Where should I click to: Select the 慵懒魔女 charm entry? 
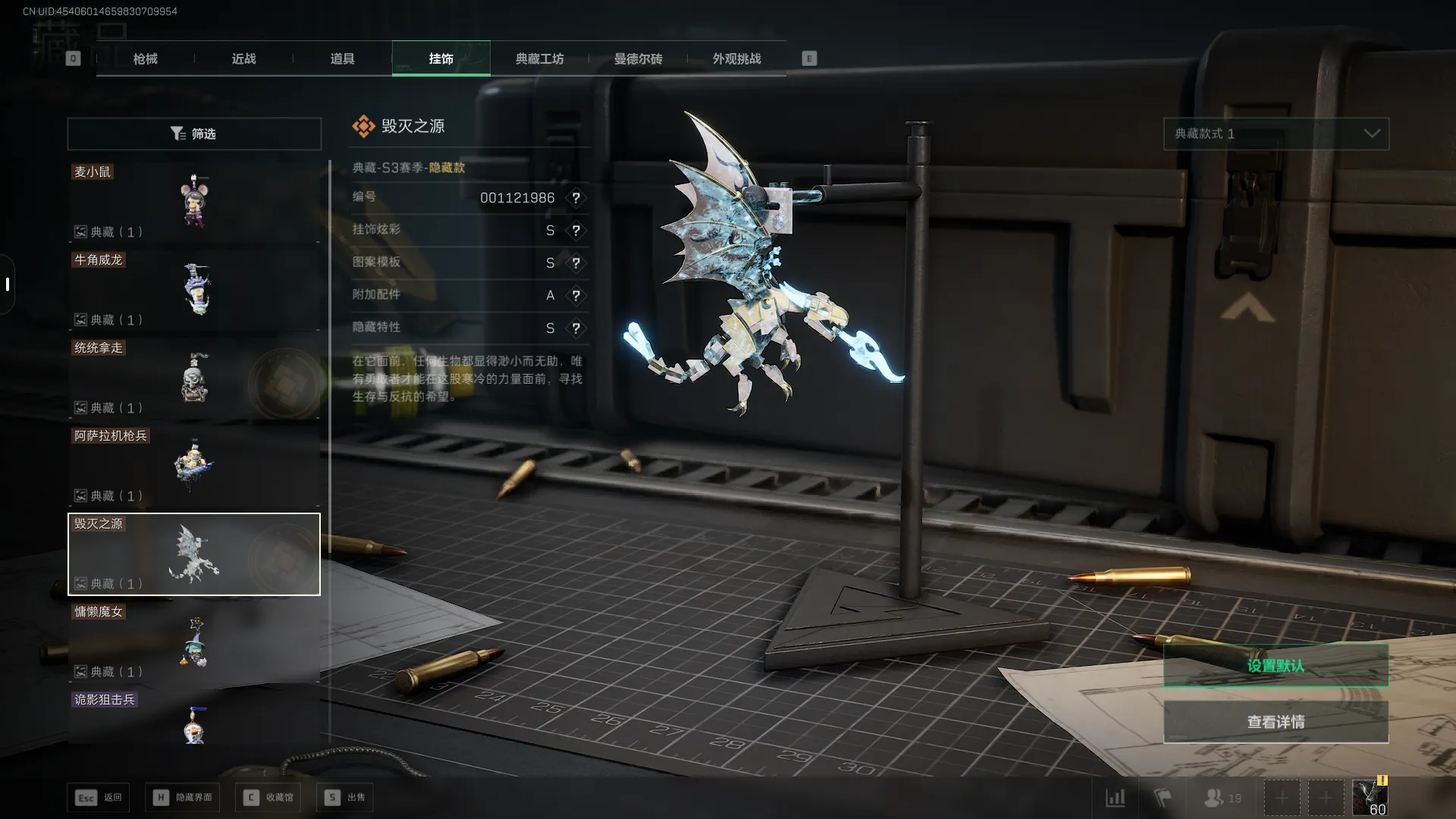click(194, 642)
